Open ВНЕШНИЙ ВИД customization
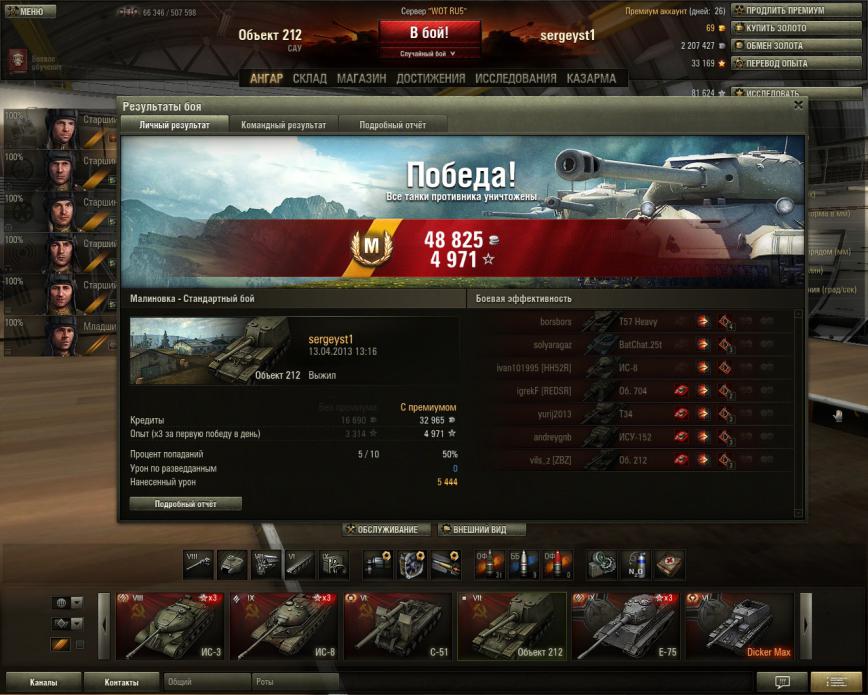 coord(481,530)
